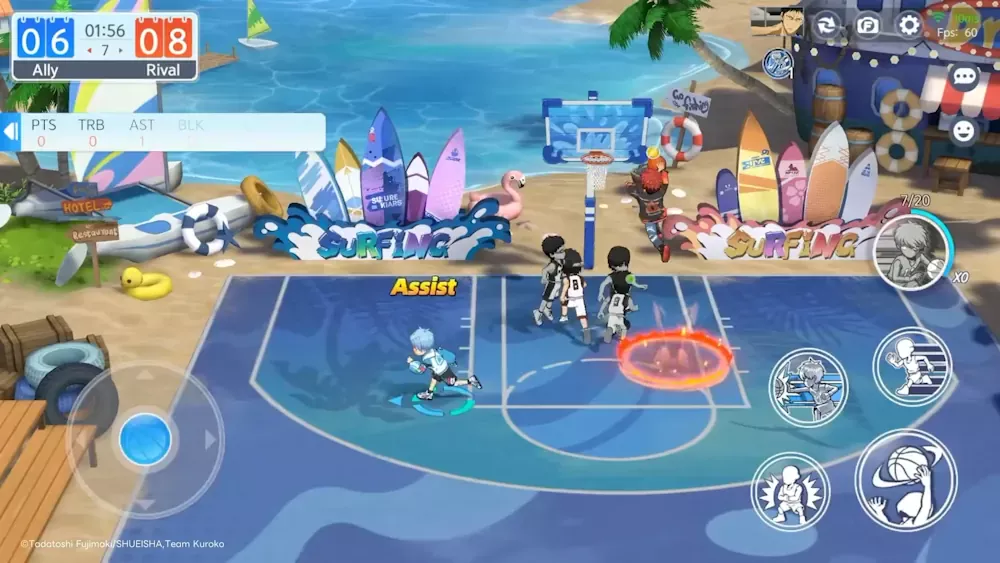Open the smiley emote menu
The width and height of the screenshot is (1000, 563).
tap(964, 130)
